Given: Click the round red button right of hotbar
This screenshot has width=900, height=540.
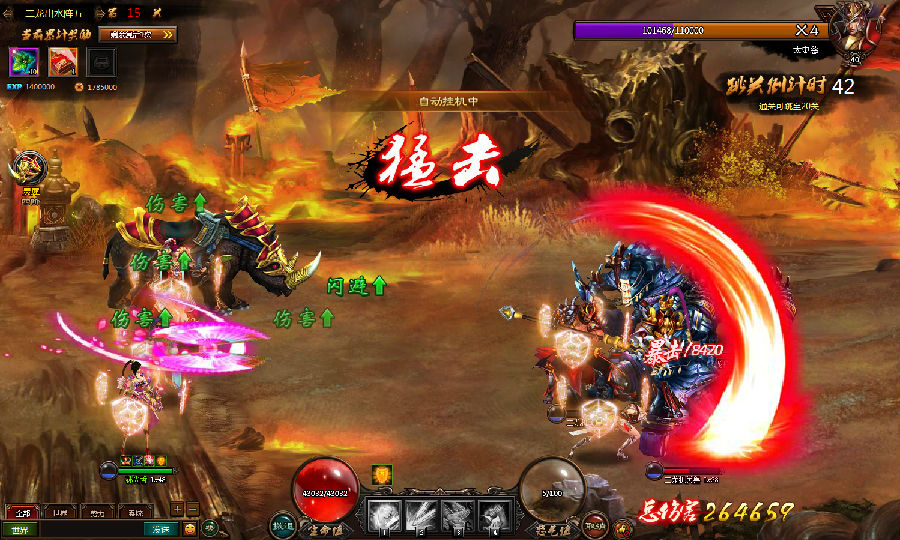Looking at the screenshot, I should 595,524.
